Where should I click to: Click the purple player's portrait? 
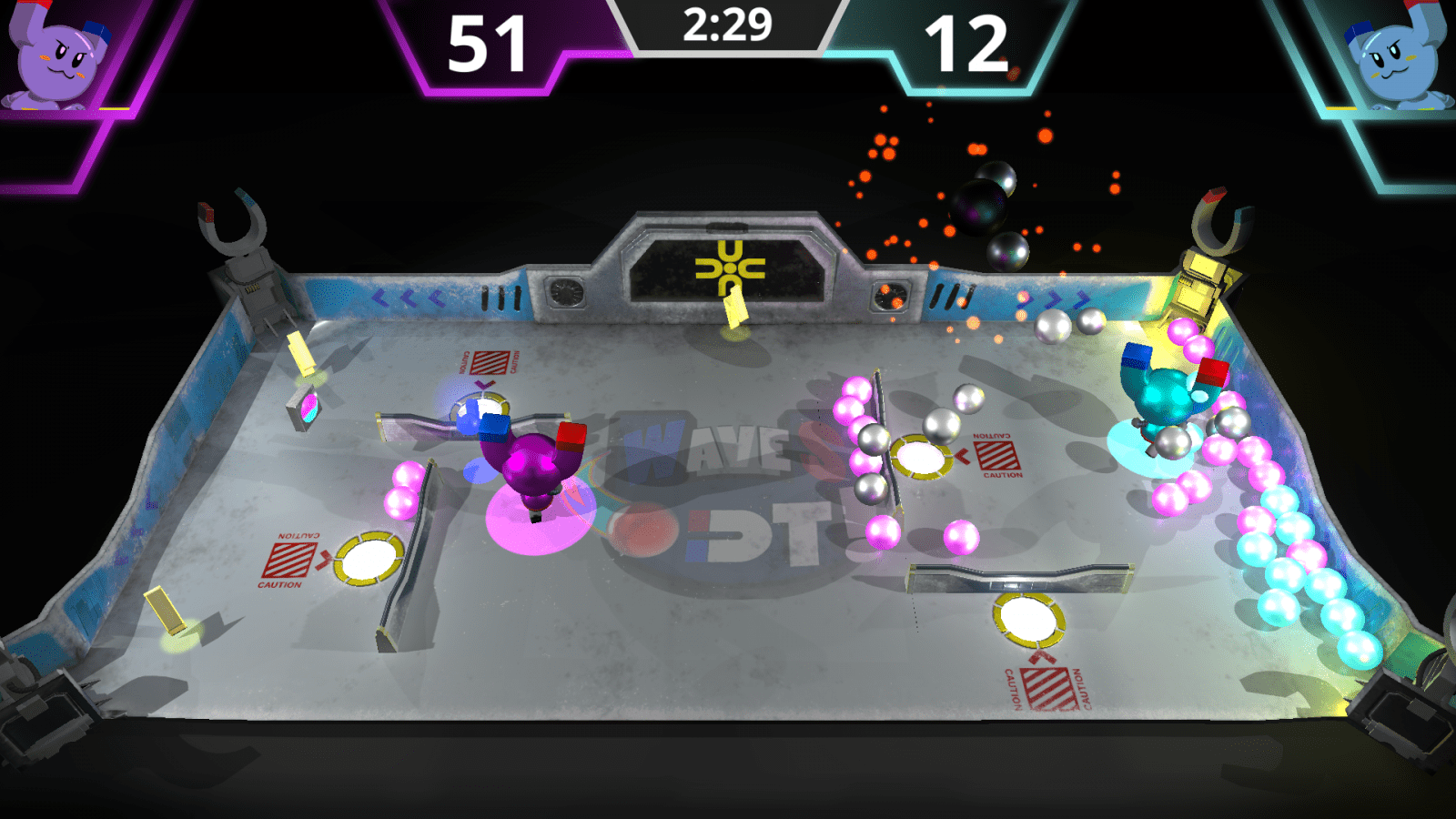click(56, 56)
